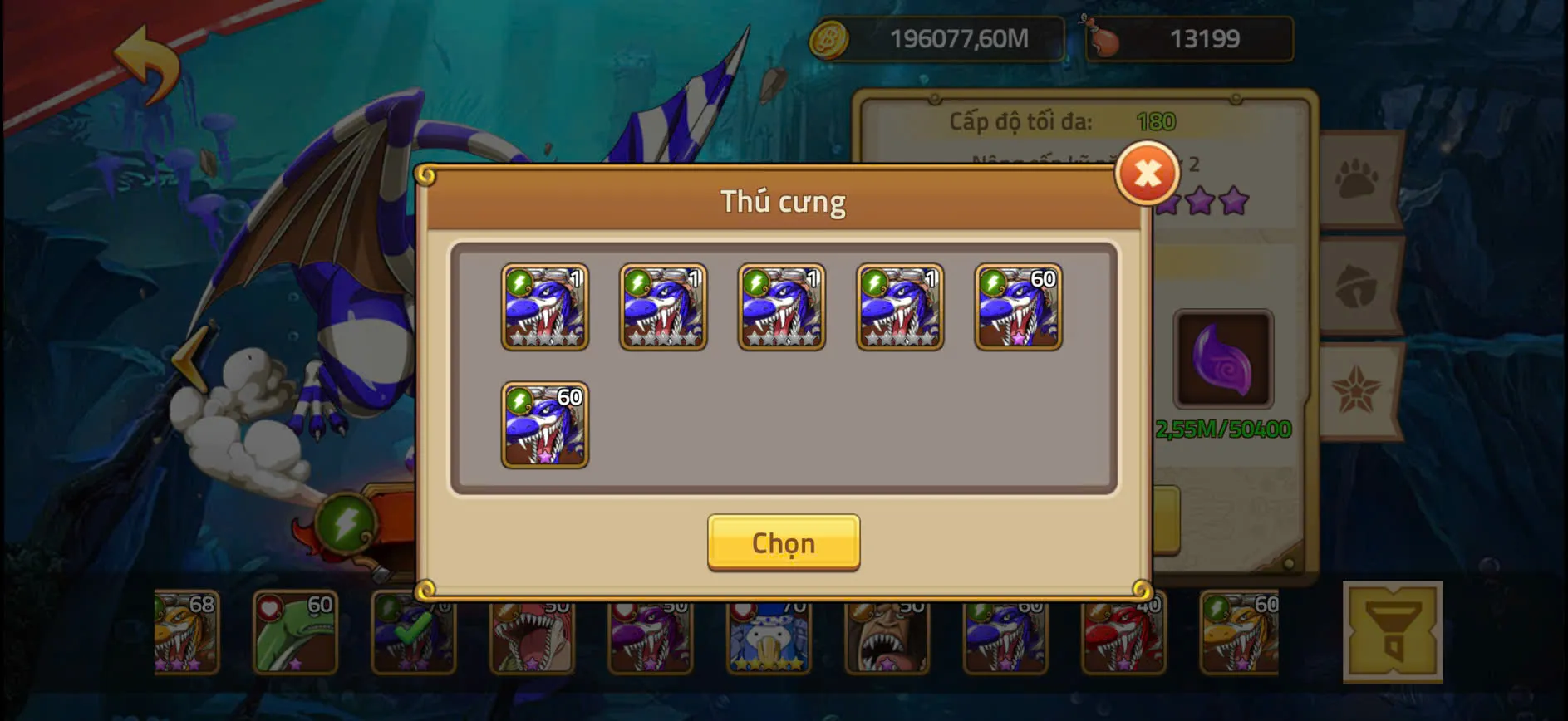
Task: Select the first level 1 shark pet
Action: pos(544,307)
